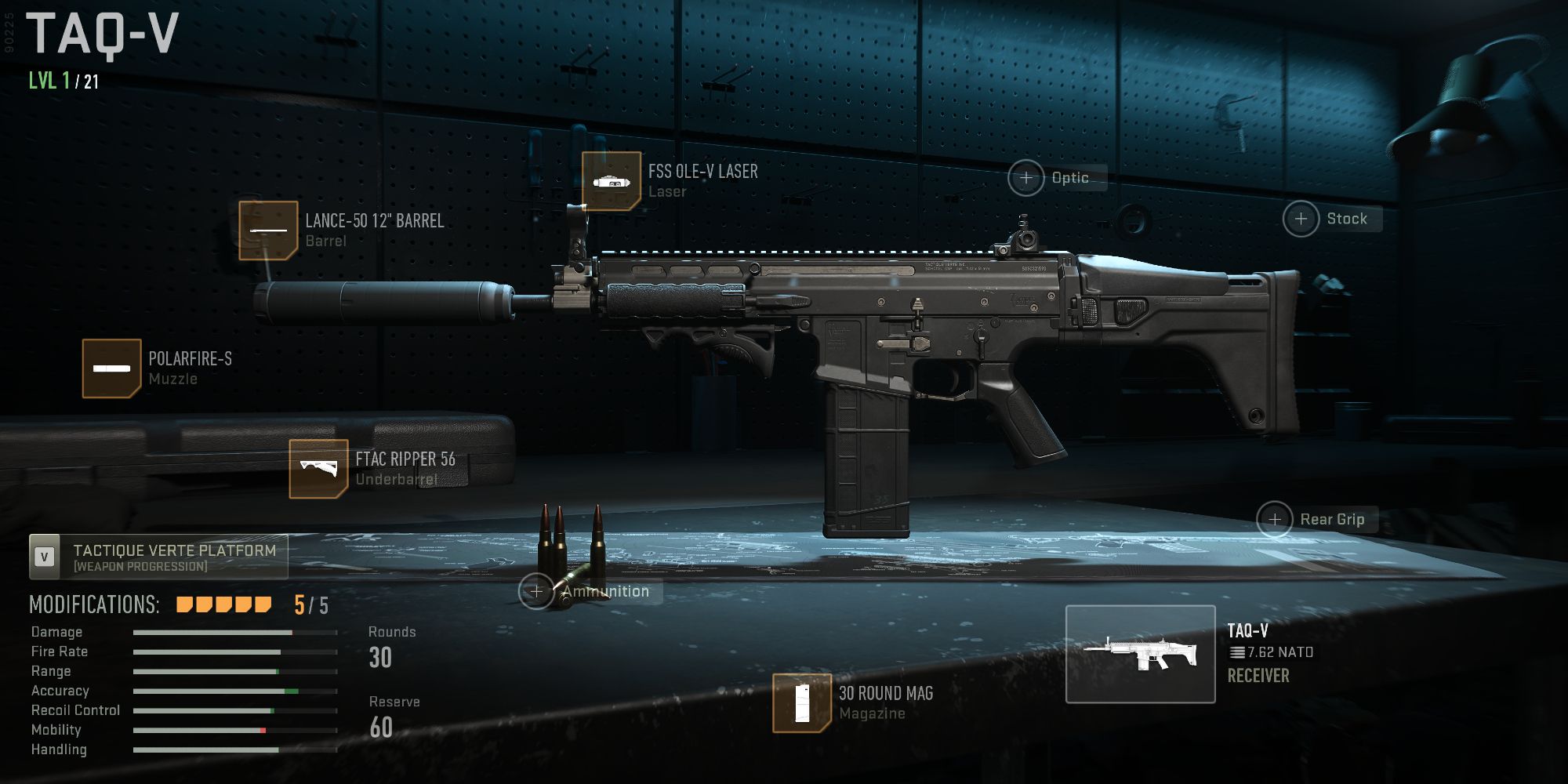This screenshot has height=784, width=1568.
Task: Select the FTAC Ripper 56 underbarrel icon
Action: pos(317,469)
